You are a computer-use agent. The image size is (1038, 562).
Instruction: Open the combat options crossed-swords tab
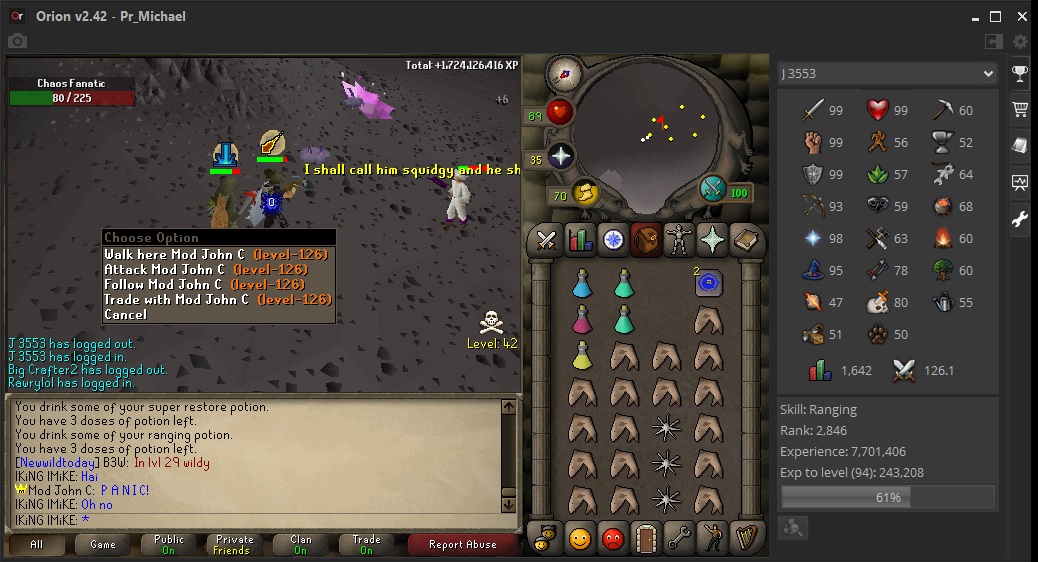point(546,240)
